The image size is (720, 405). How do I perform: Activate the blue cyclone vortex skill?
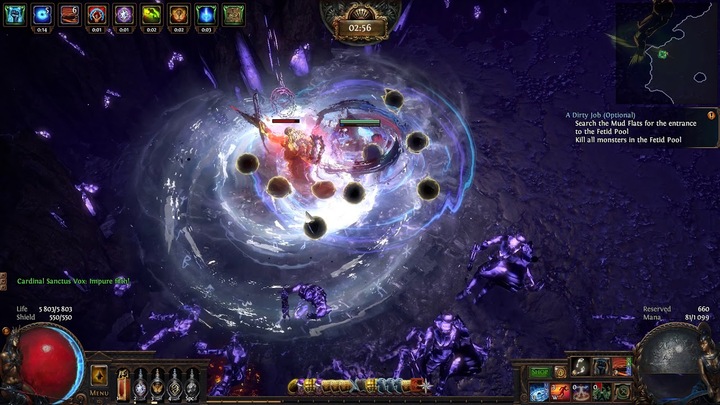pos(538,394)
